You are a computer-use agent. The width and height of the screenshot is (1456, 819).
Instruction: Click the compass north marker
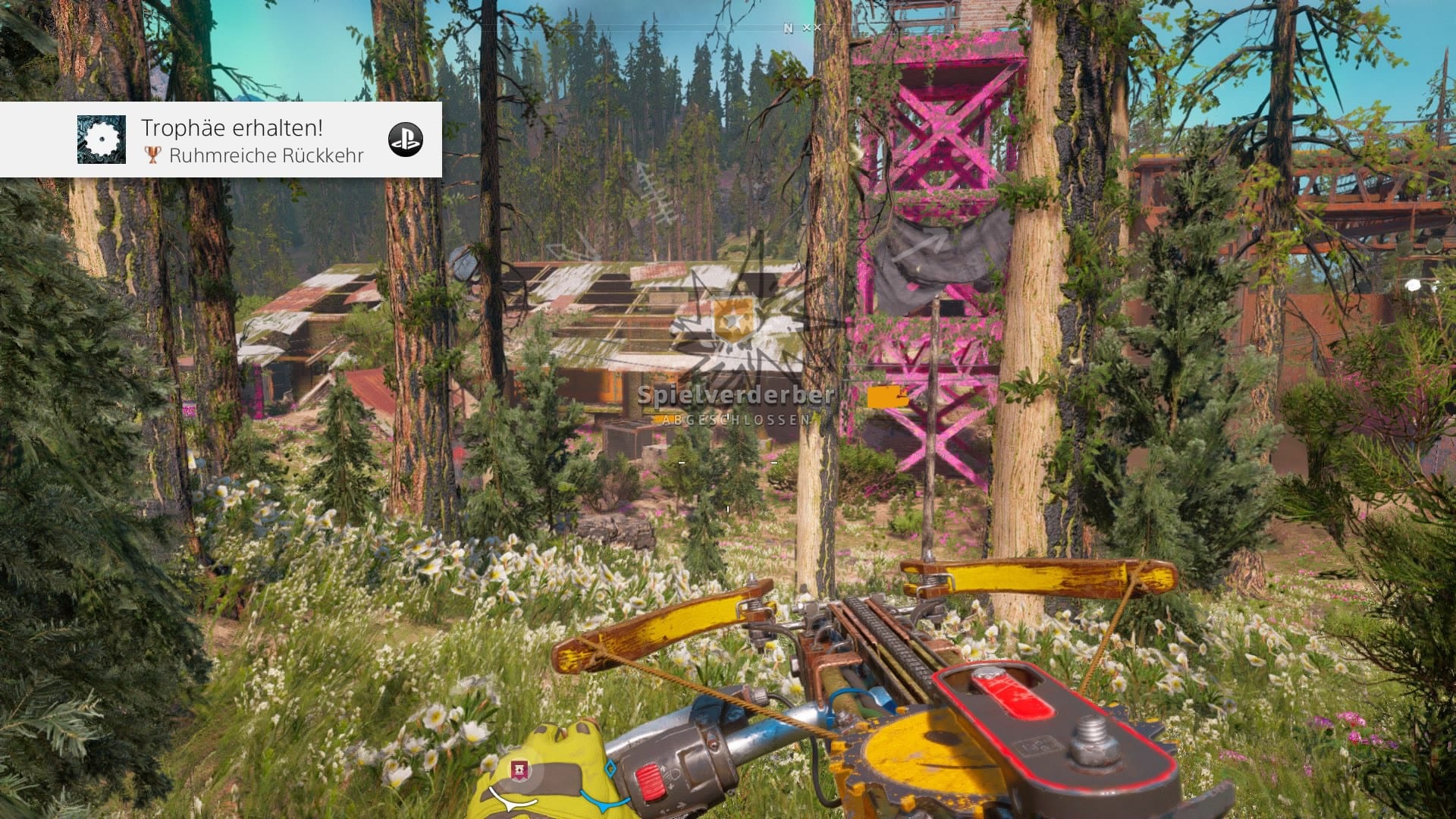pos(788,28)
